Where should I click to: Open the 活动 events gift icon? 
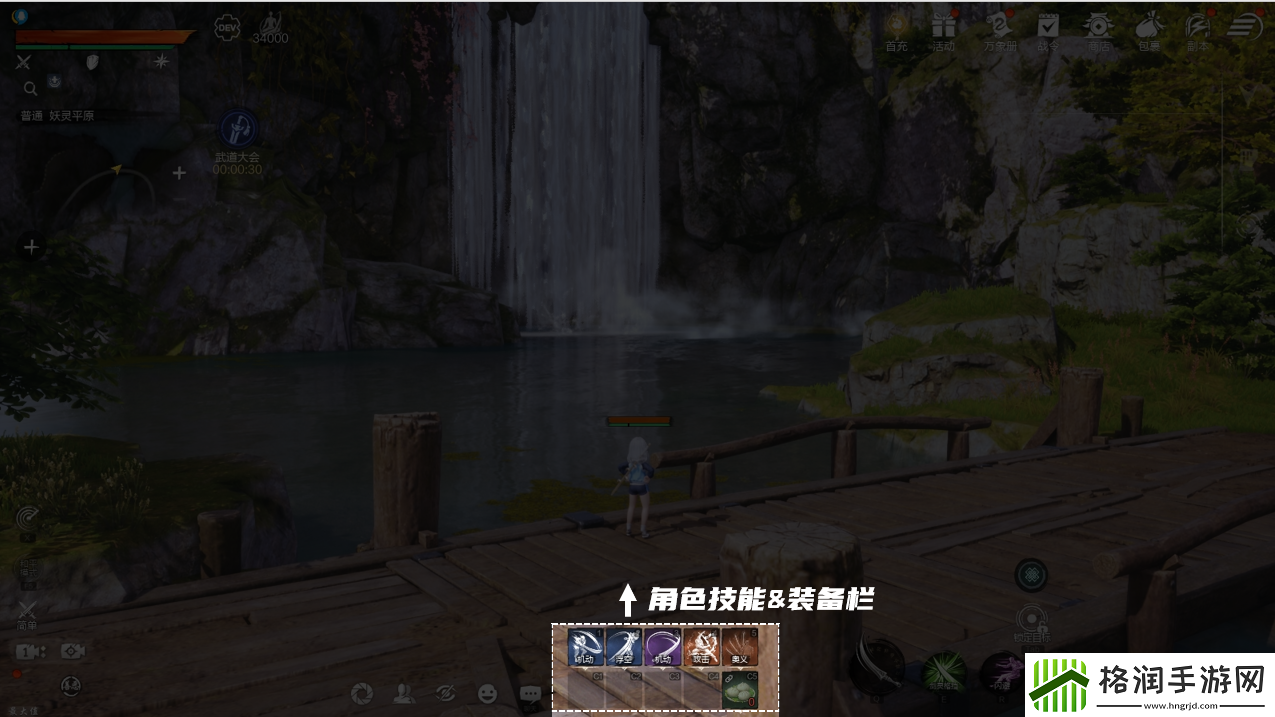point(943,27)
